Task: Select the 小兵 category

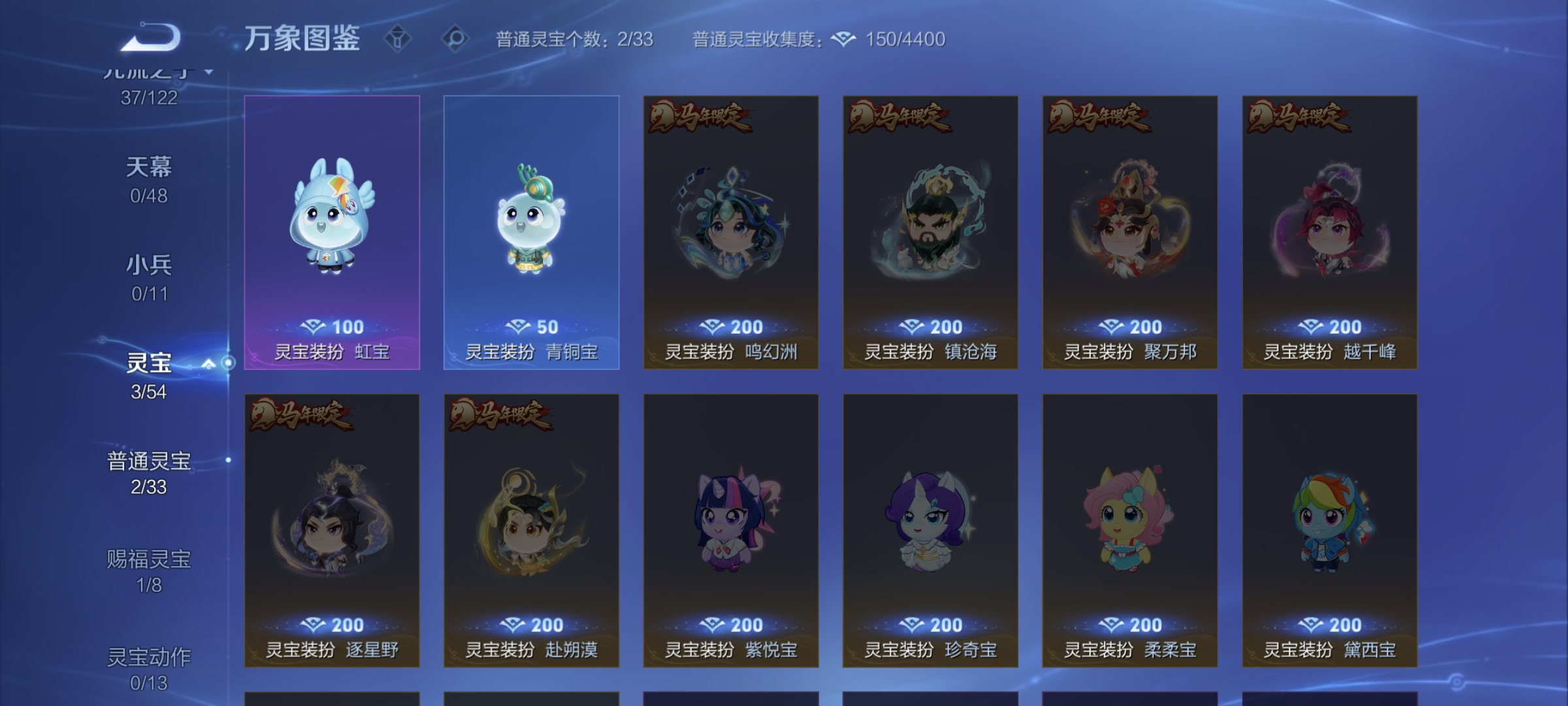Action: 148,264
